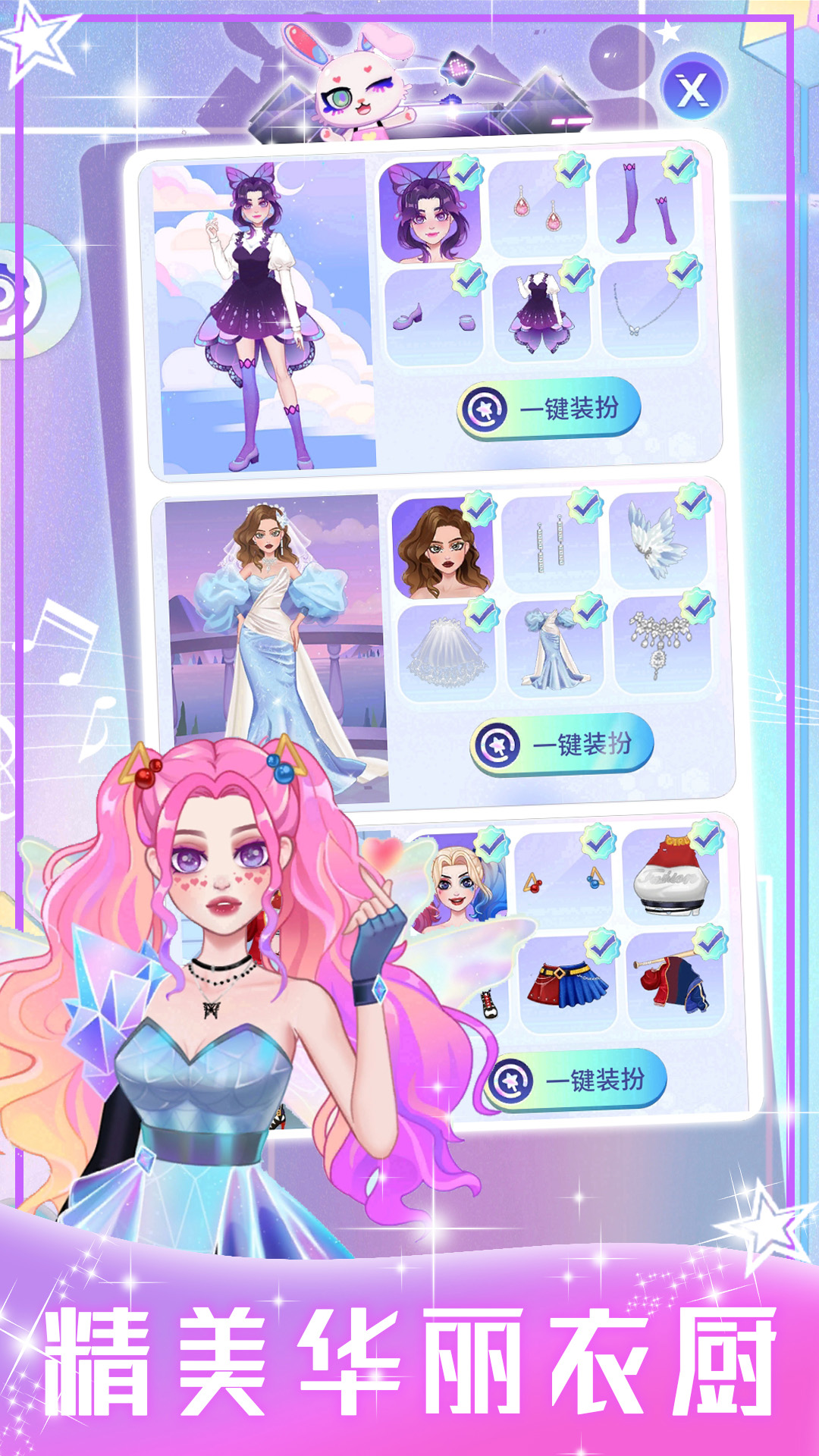Select the purple stockings slot
Image resolution: width=819 pixels, height=1456 pixels.
645,207
